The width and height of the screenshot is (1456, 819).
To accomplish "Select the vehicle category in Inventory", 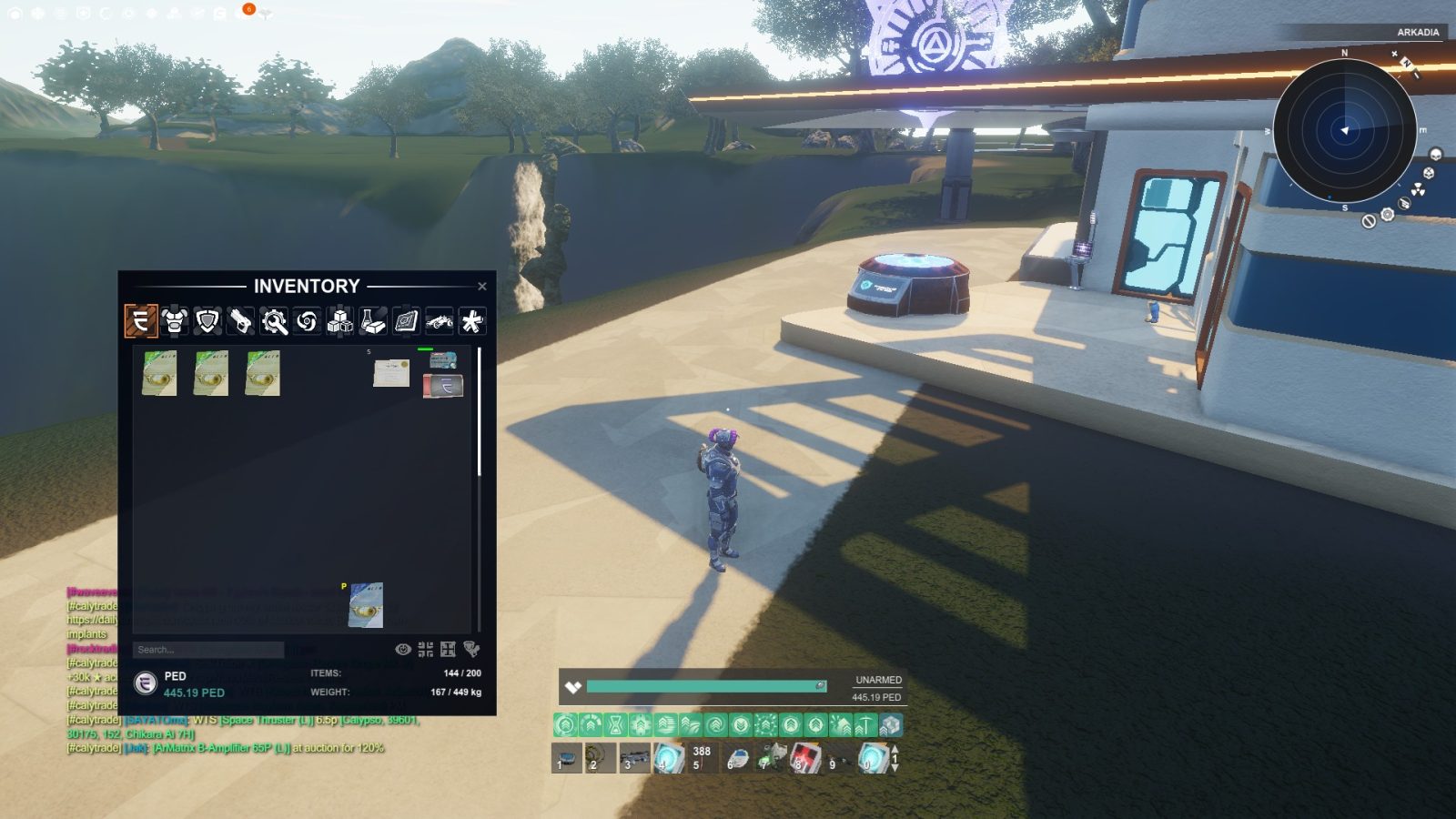I will (440, 323).
